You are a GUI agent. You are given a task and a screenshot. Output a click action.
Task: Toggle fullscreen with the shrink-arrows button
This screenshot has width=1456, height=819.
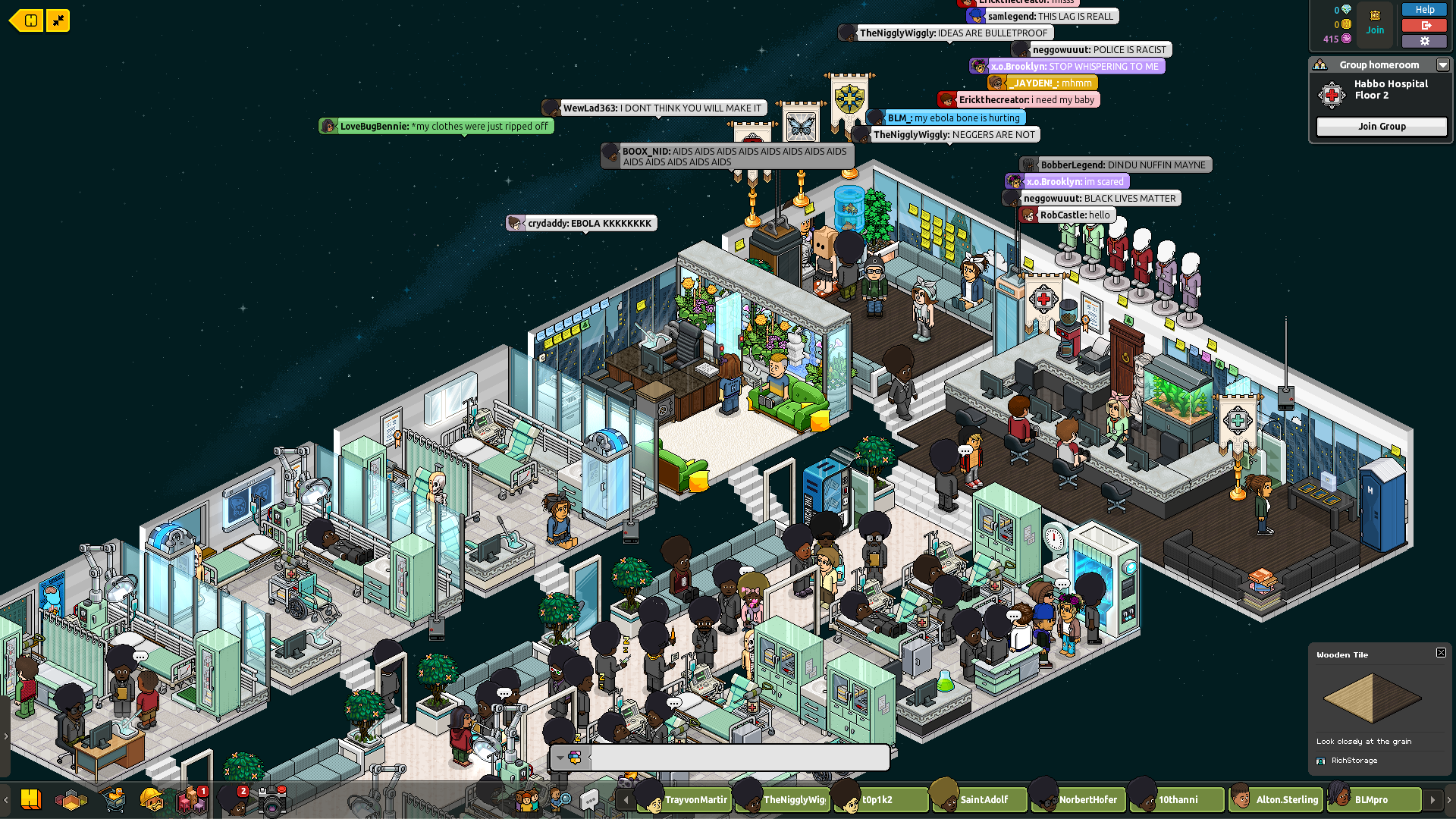click(58, 20)
